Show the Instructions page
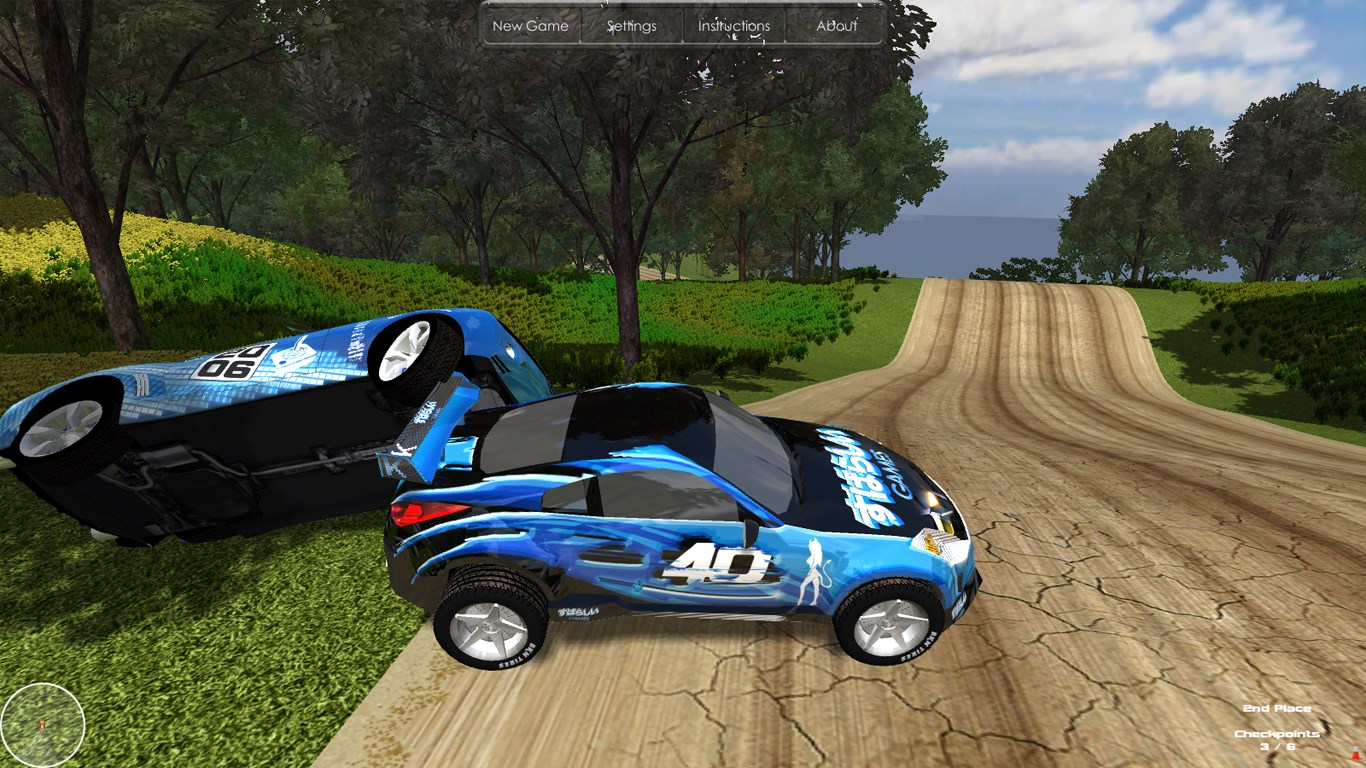This screenshot has width=1366, height=768. [x=734, y=26]
